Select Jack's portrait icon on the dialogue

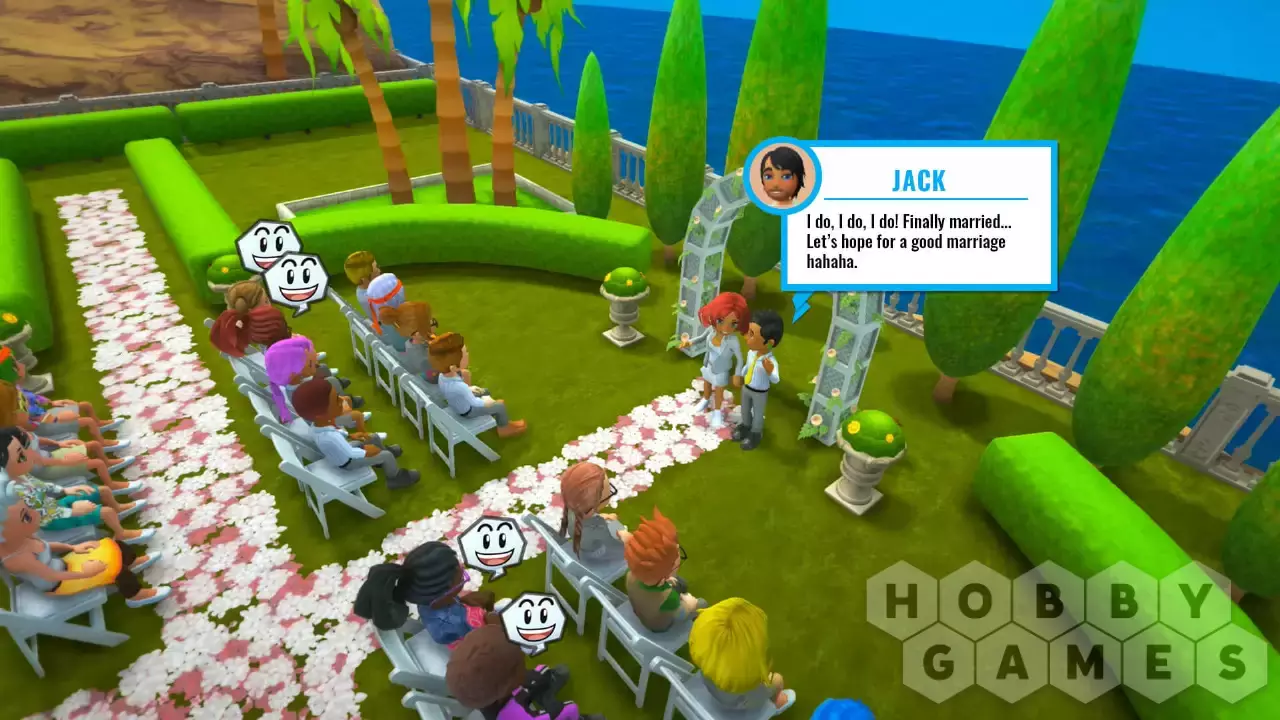pos(782,177)
